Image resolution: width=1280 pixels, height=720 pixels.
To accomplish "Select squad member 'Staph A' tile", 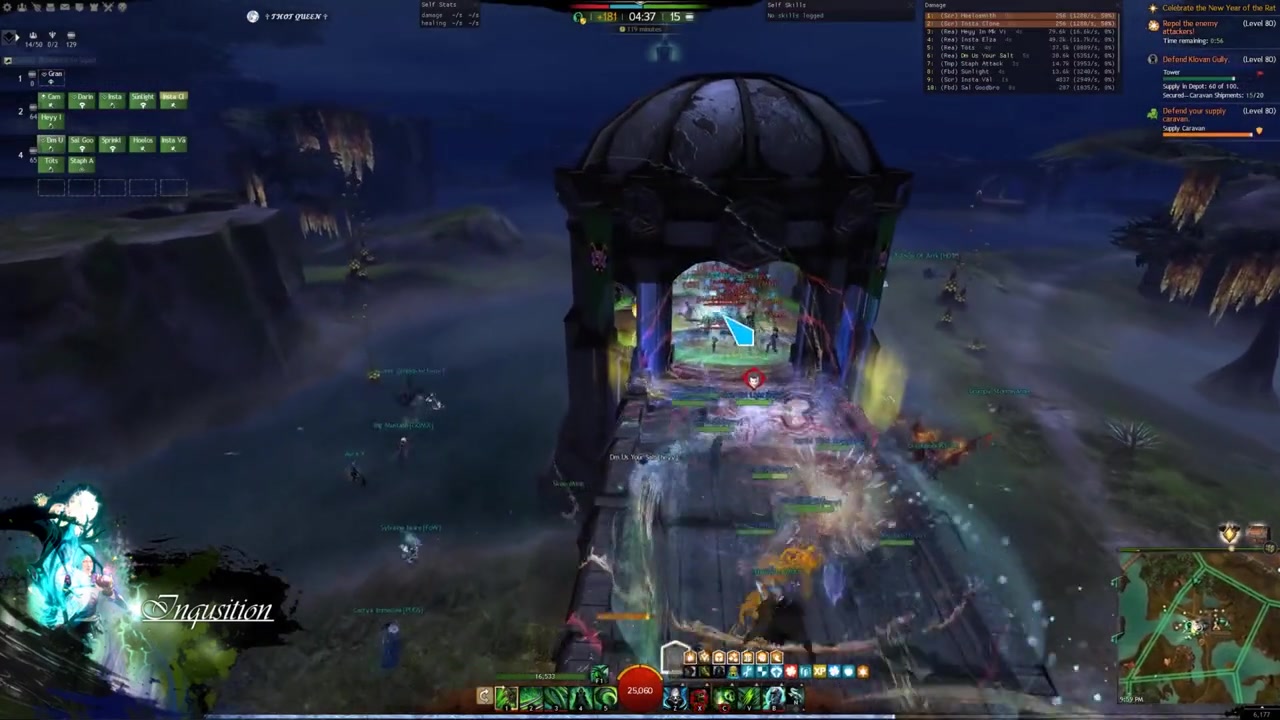I will click(81, 164).
